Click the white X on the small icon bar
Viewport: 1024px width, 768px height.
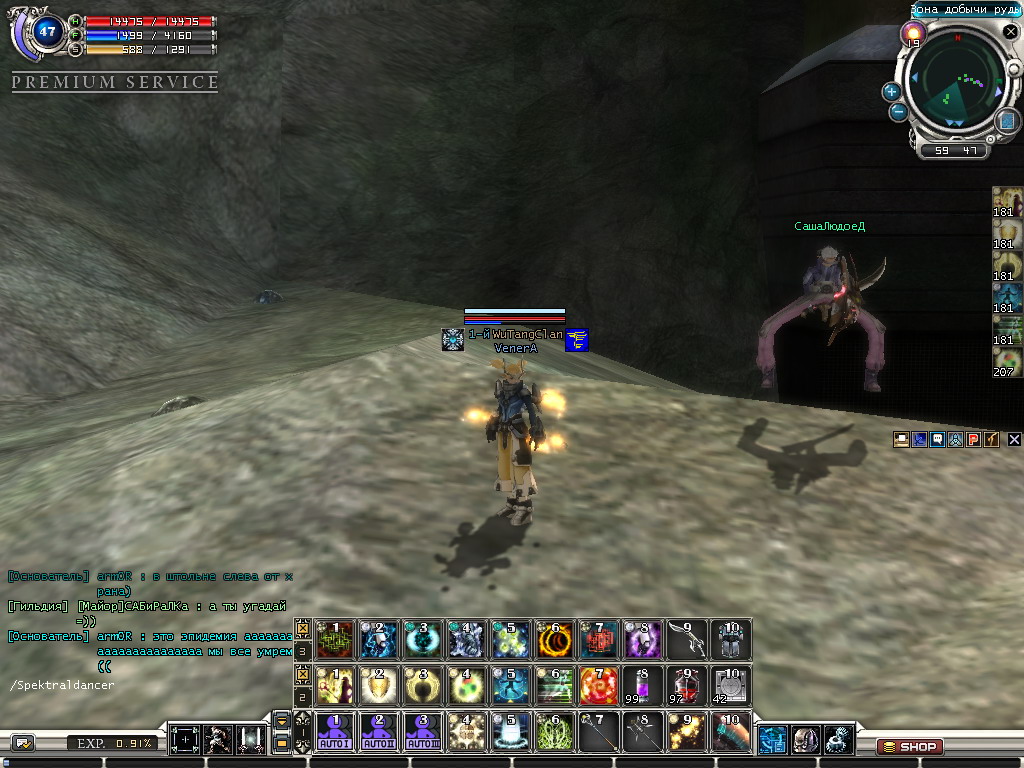coord(1014,439)
